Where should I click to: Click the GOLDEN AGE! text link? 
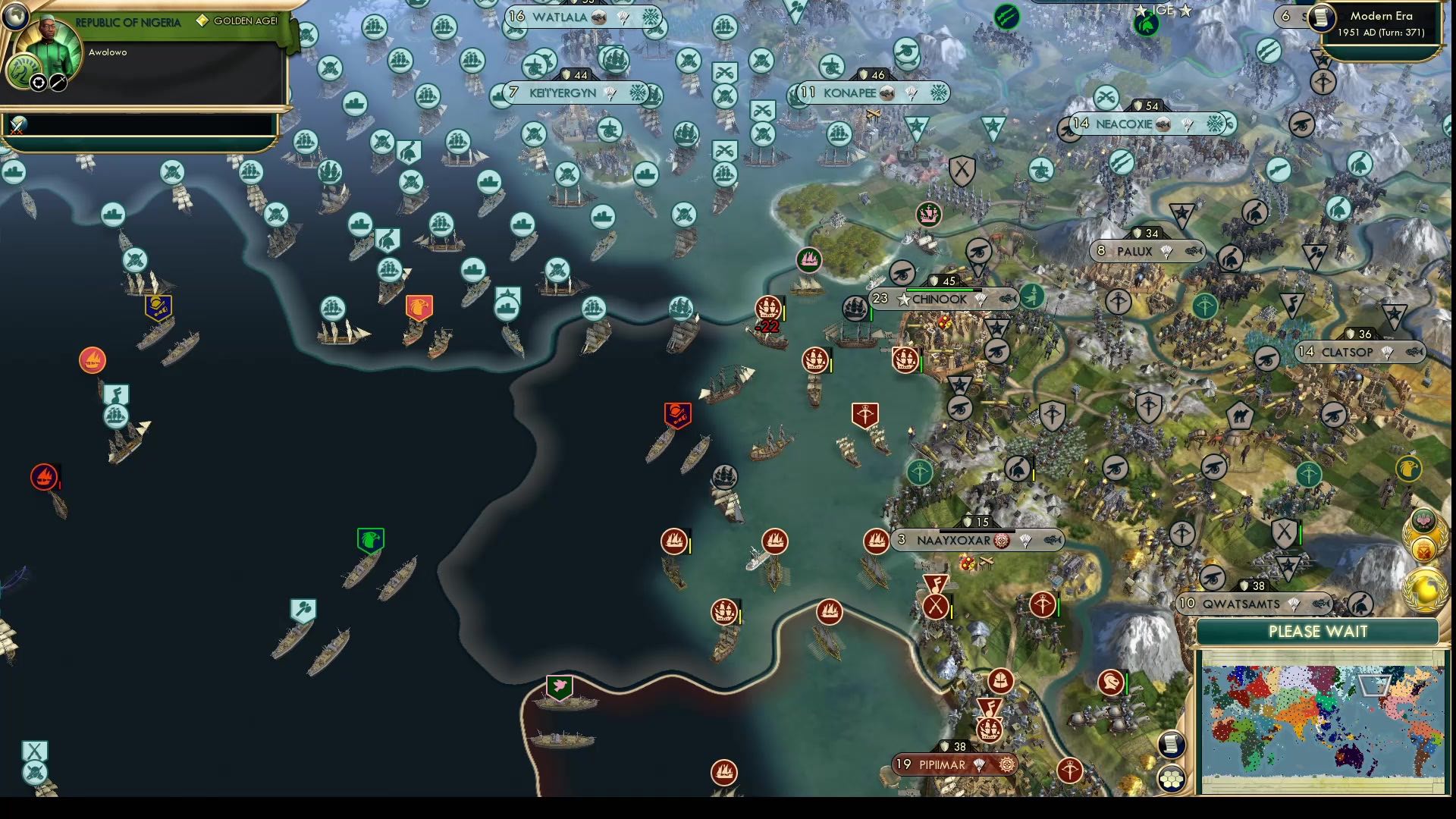[244, 21]
